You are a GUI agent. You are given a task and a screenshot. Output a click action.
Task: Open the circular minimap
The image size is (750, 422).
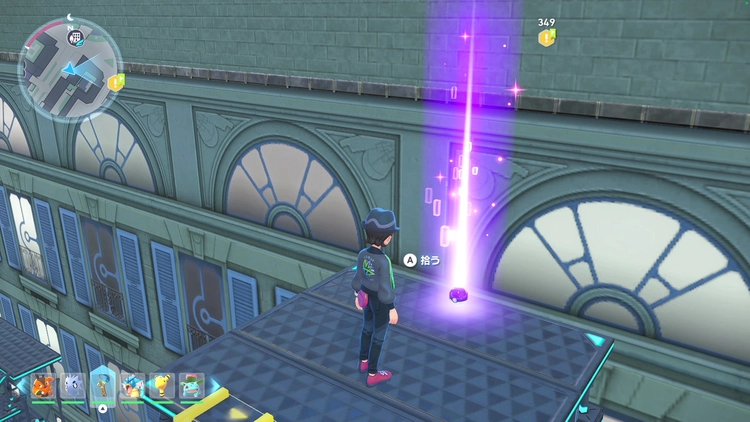coord(70,68)
